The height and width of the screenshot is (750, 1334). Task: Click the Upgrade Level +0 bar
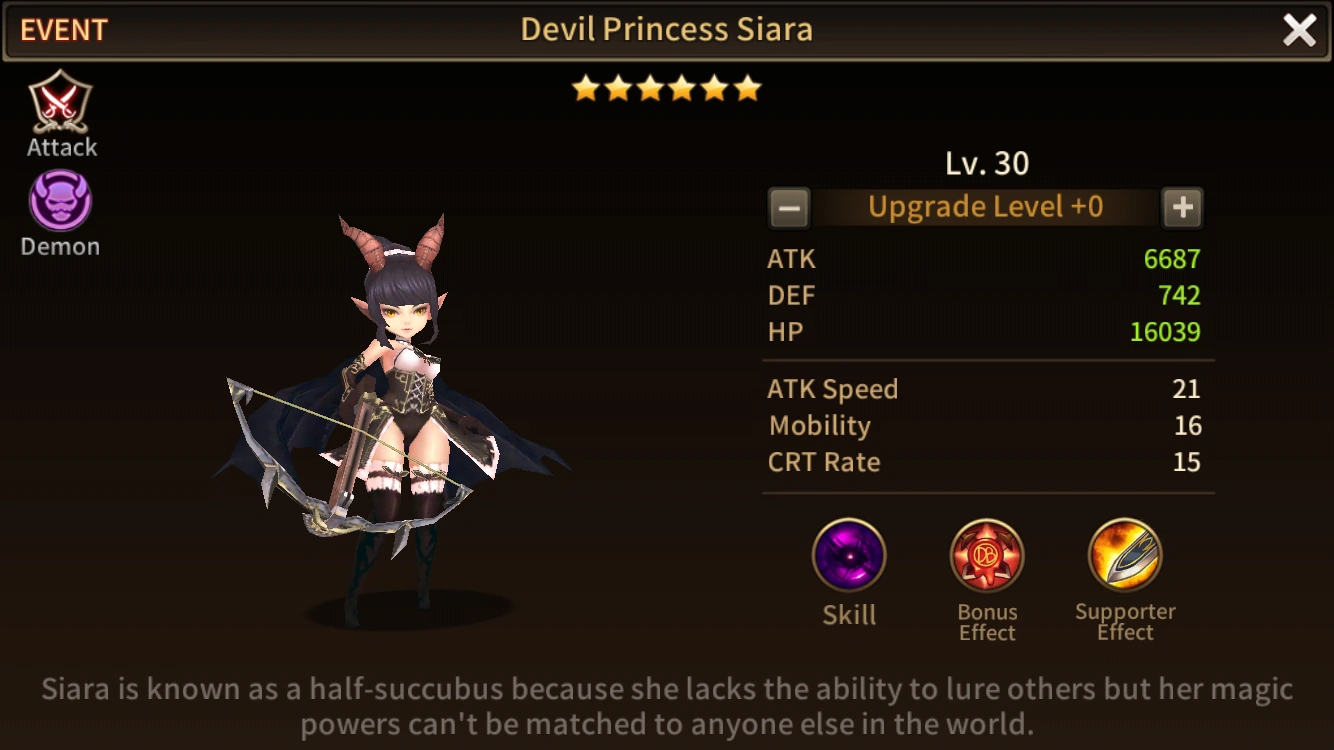tap(985, 207)
